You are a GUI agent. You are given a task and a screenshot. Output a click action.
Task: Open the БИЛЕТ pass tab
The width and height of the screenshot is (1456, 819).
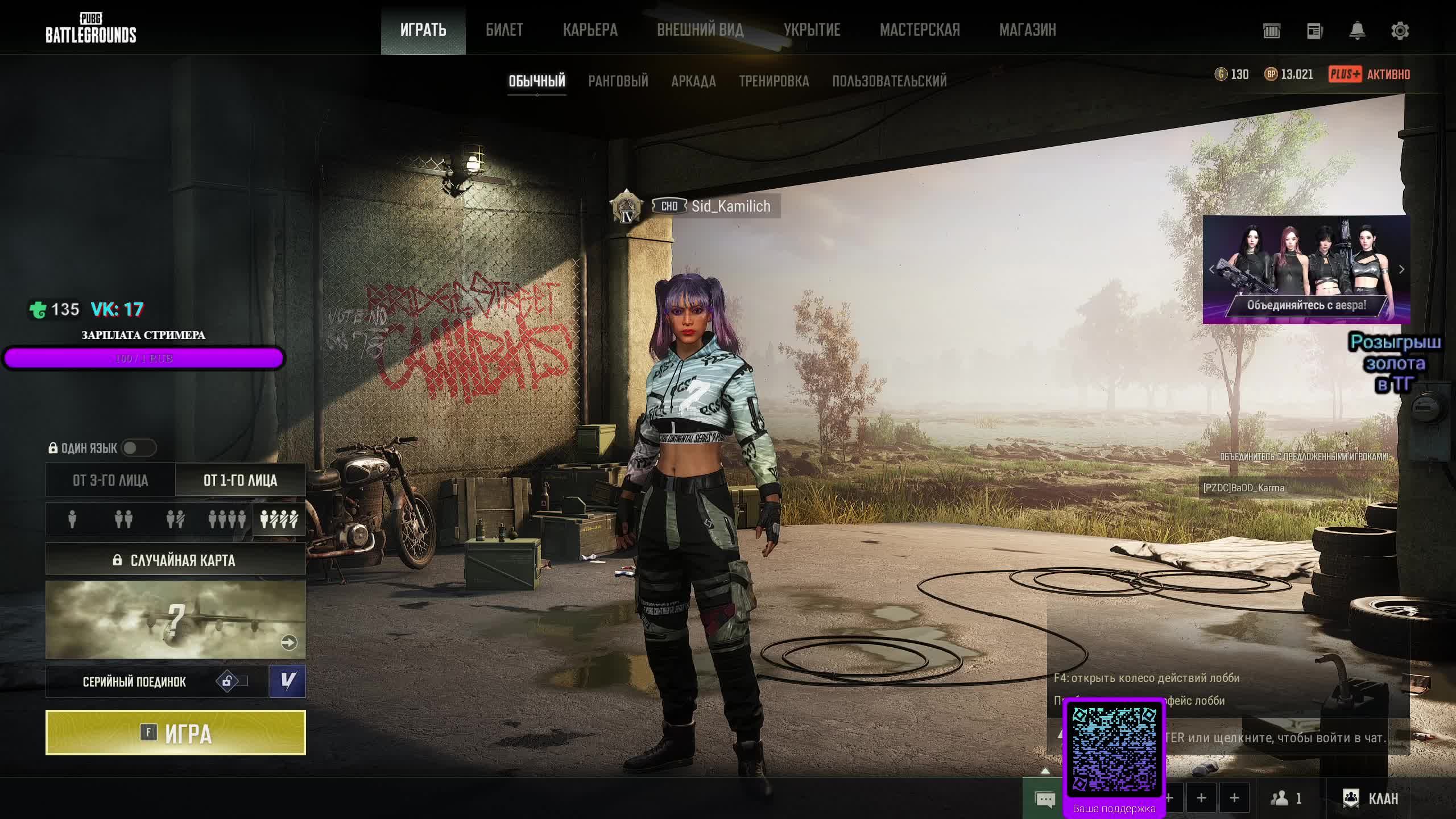pos(504,30)
